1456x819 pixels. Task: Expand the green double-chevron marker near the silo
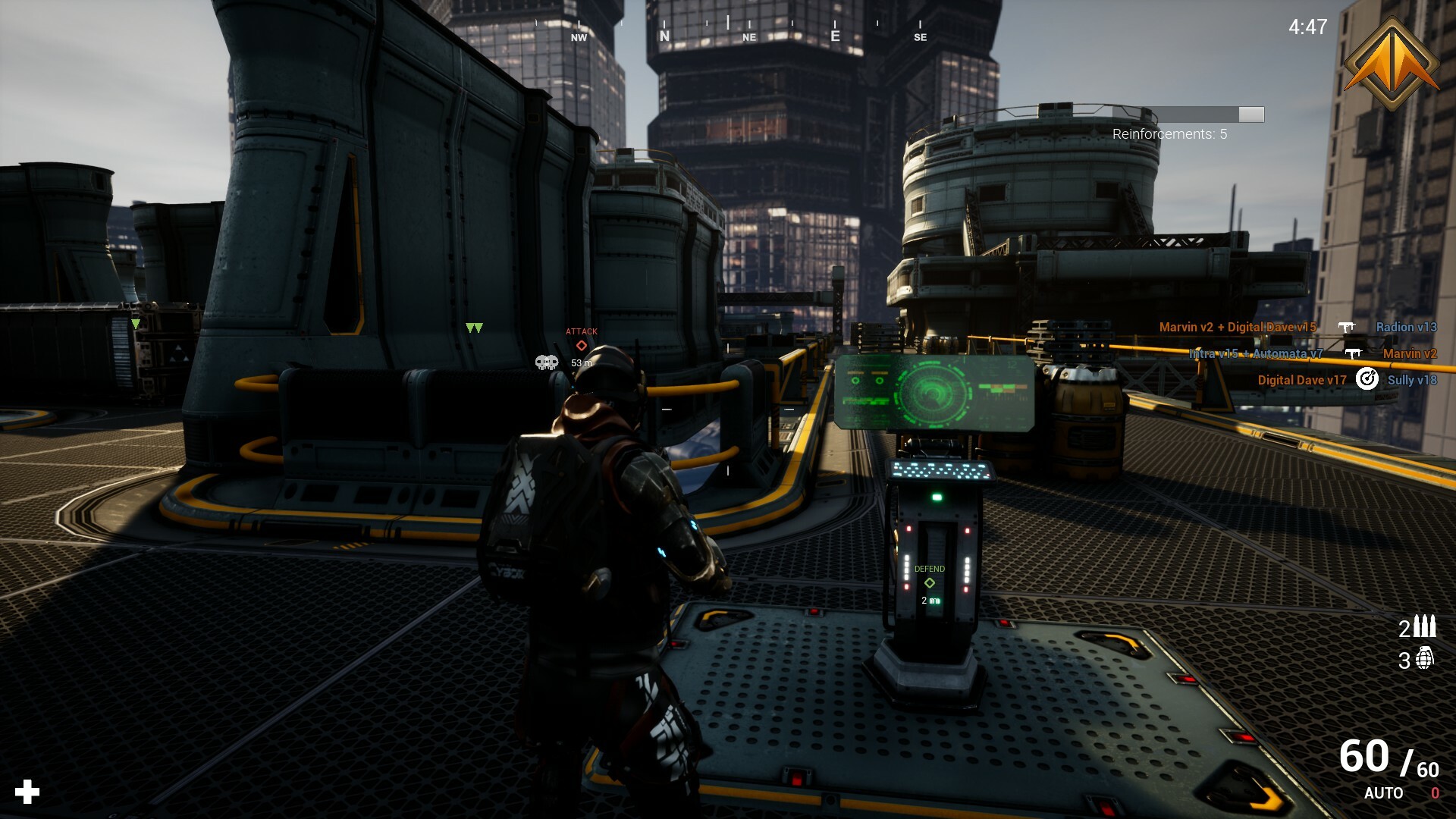474,329
